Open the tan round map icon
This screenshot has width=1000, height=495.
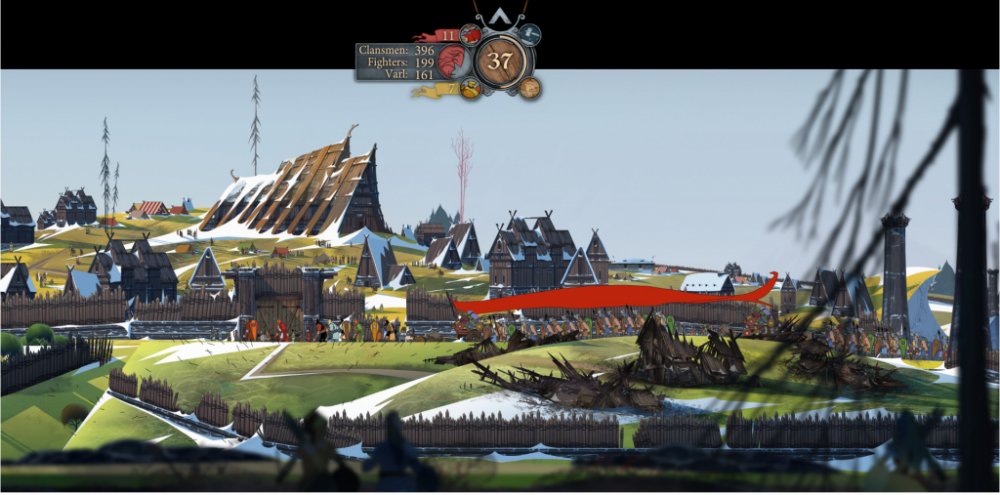pyautogui.click(x=530, y=88)
